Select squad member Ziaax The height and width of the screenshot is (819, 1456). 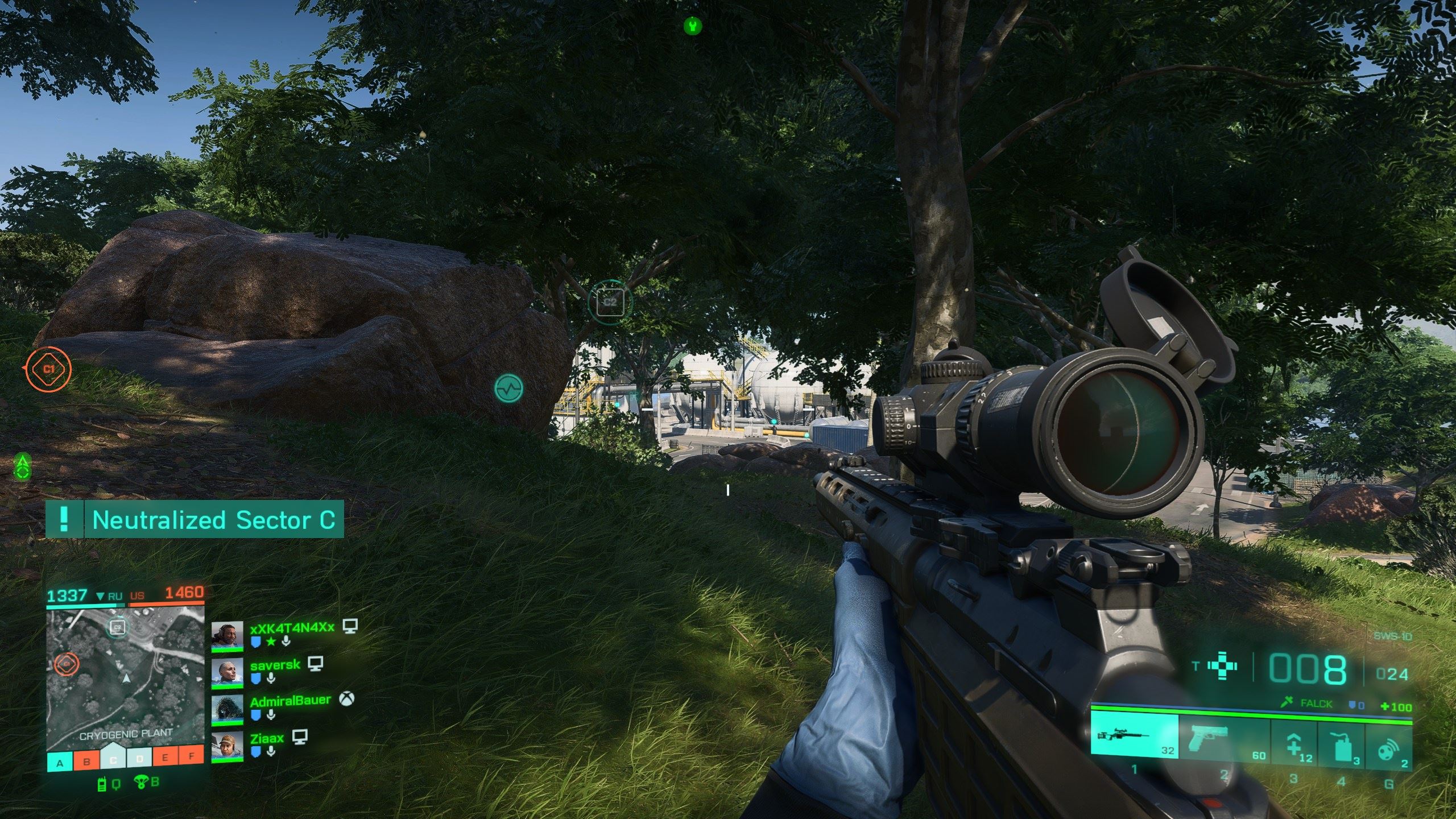(267, 738)
